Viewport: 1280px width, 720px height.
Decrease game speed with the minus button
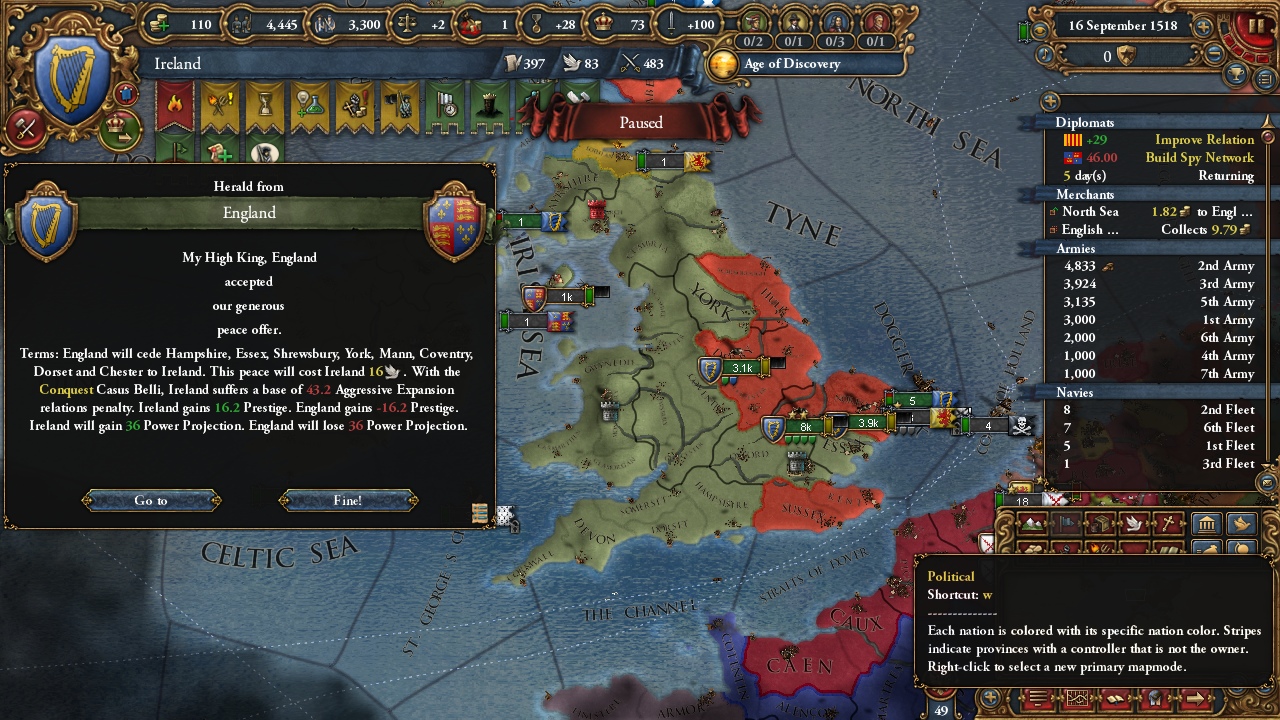[x=1215, y=56]
